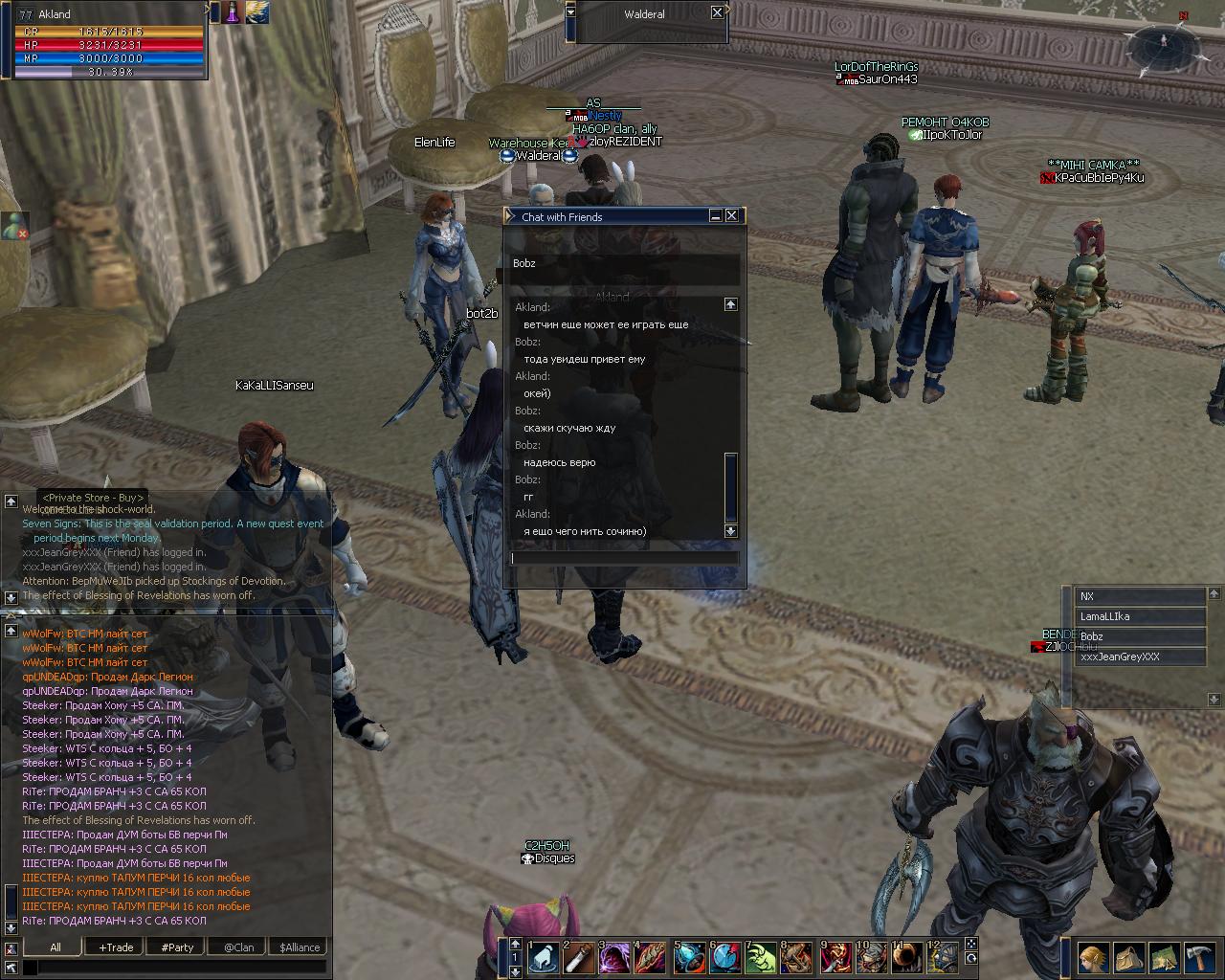This screenshot has width=1225, height=980.
Task: Open the hammer actions menu icon
Action: pyautogui.click(x=1199, y=957)
